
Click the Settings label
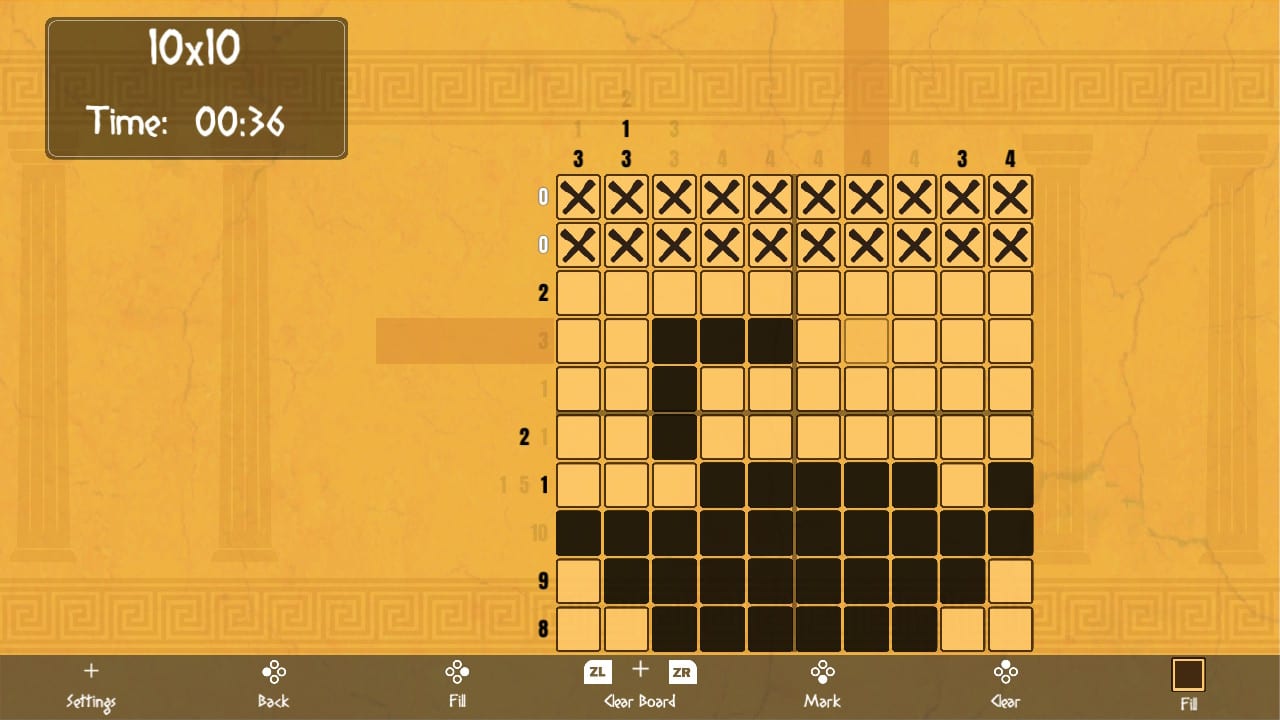(90, 701)
